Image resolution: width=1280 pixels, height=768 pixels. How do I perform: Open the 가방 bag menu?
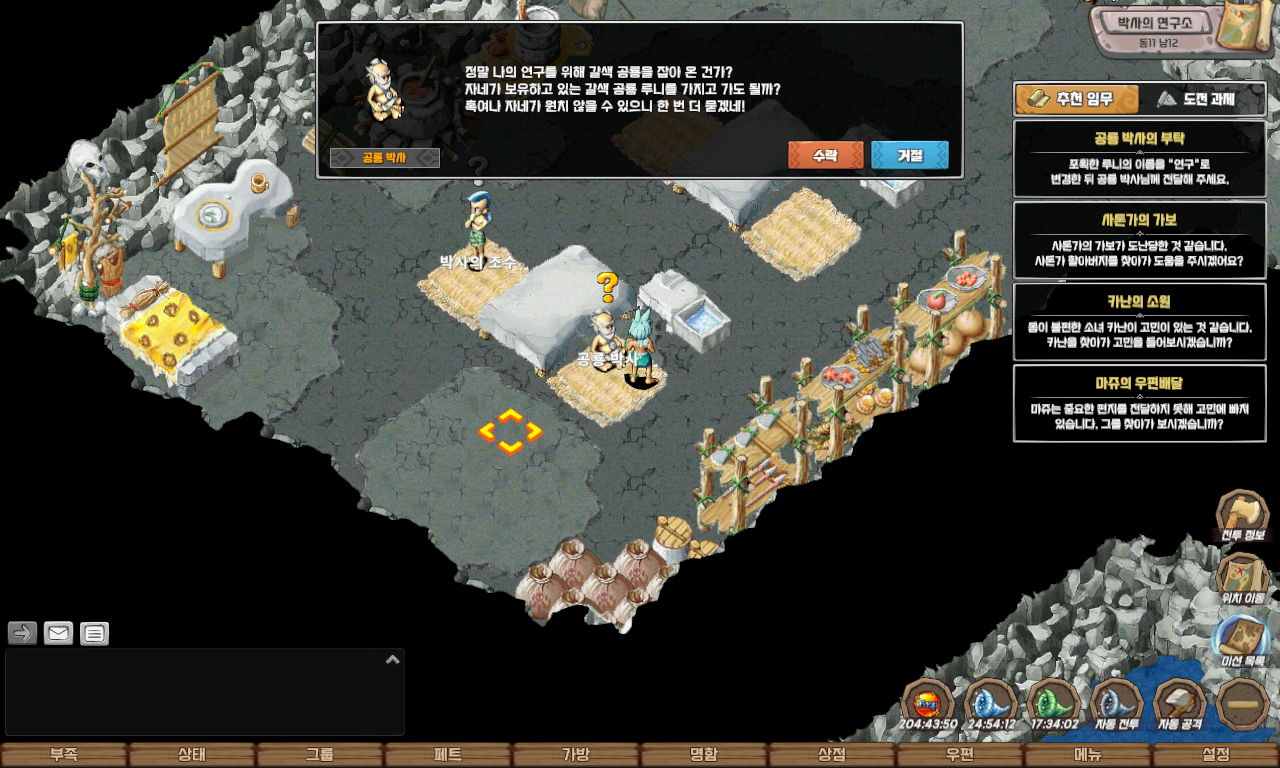[576, 755]
